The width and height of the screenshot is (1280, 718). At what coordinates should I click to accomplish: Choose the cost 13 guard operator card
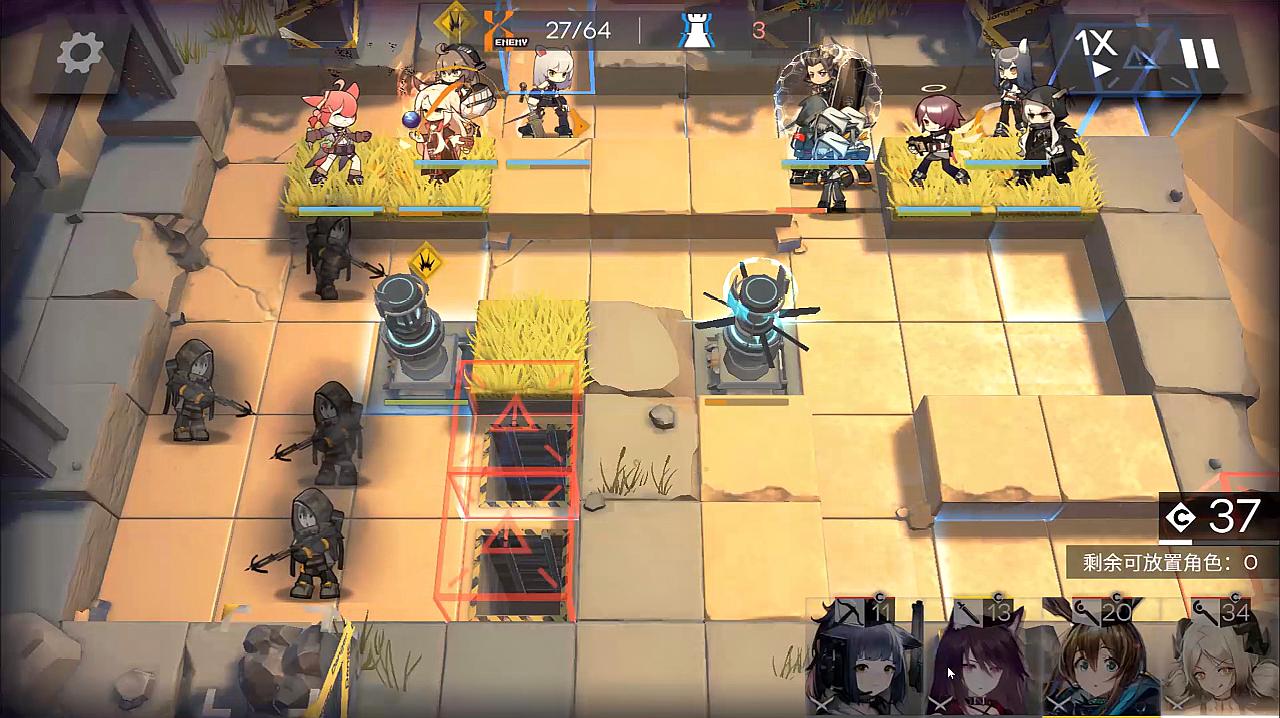pyautogui.click(x=982, y=660)
